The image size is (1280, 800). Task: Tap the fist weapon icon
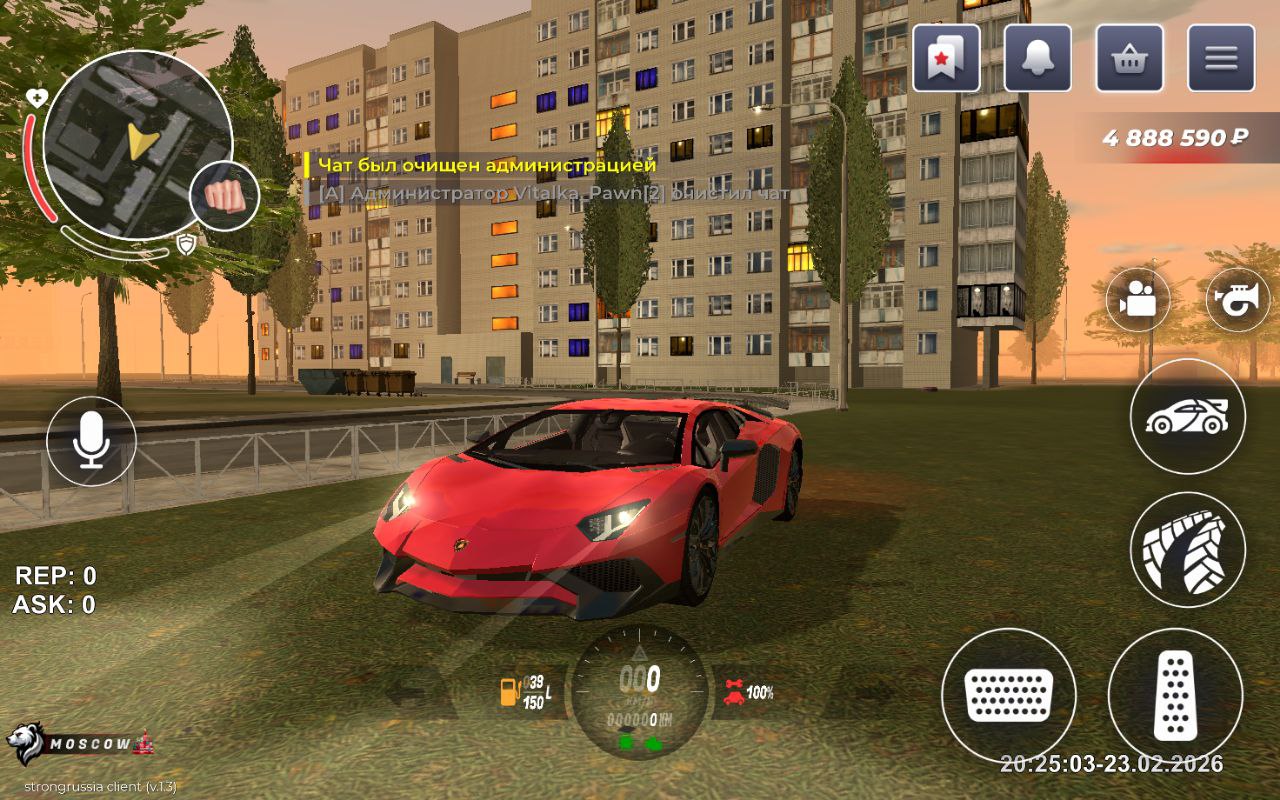click(224, 195)
